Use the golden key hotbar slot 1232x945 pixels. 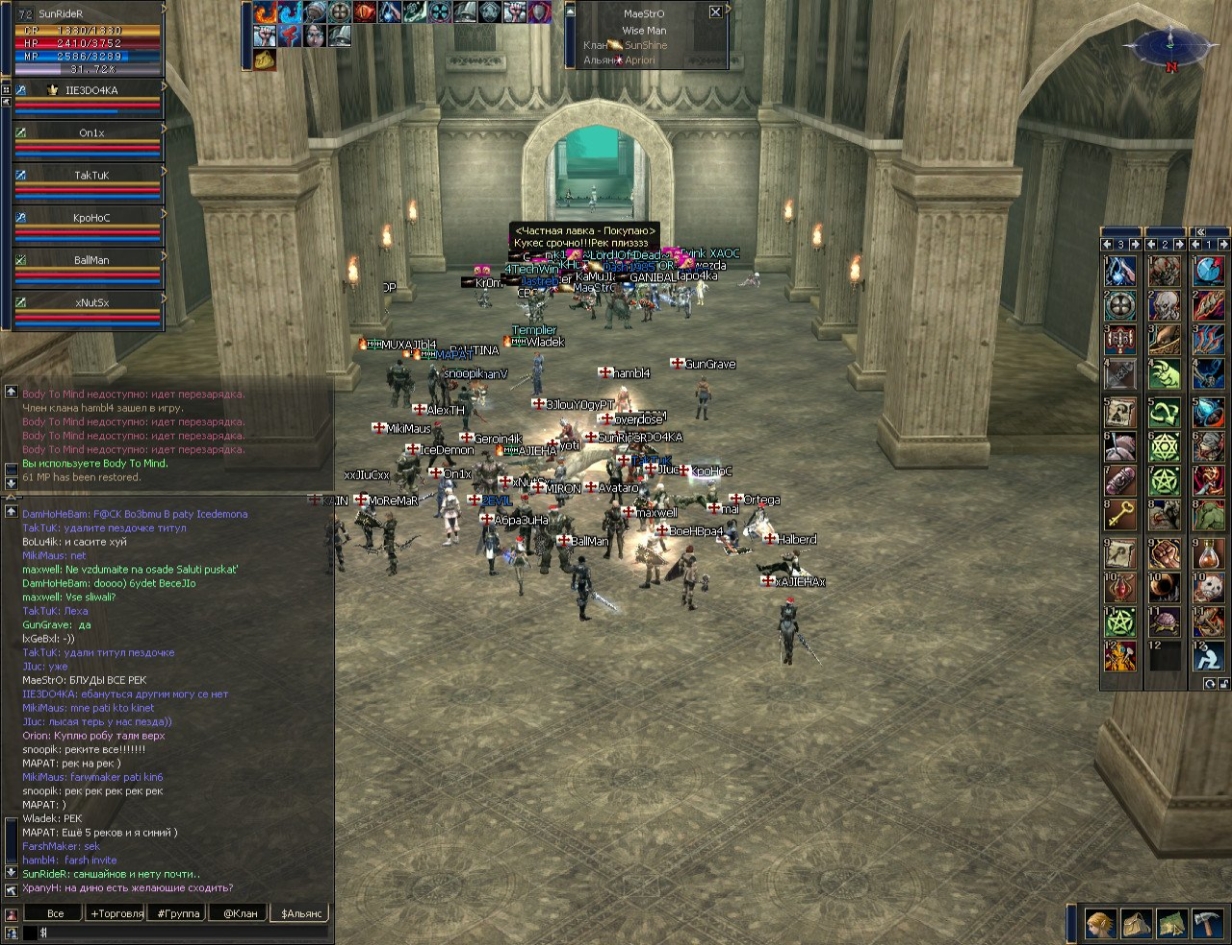pos(1120,516)
